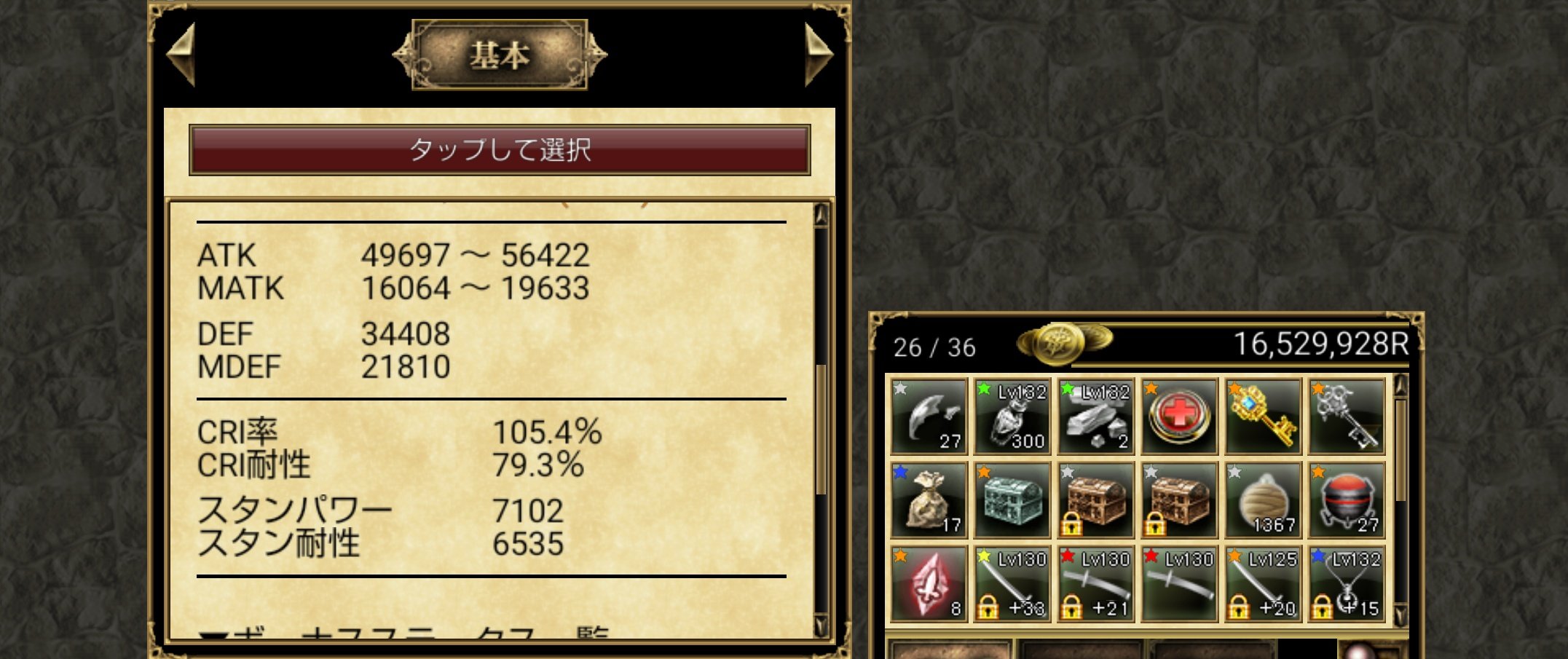Open the タップして選択 selection dropdown

point(501,151)
